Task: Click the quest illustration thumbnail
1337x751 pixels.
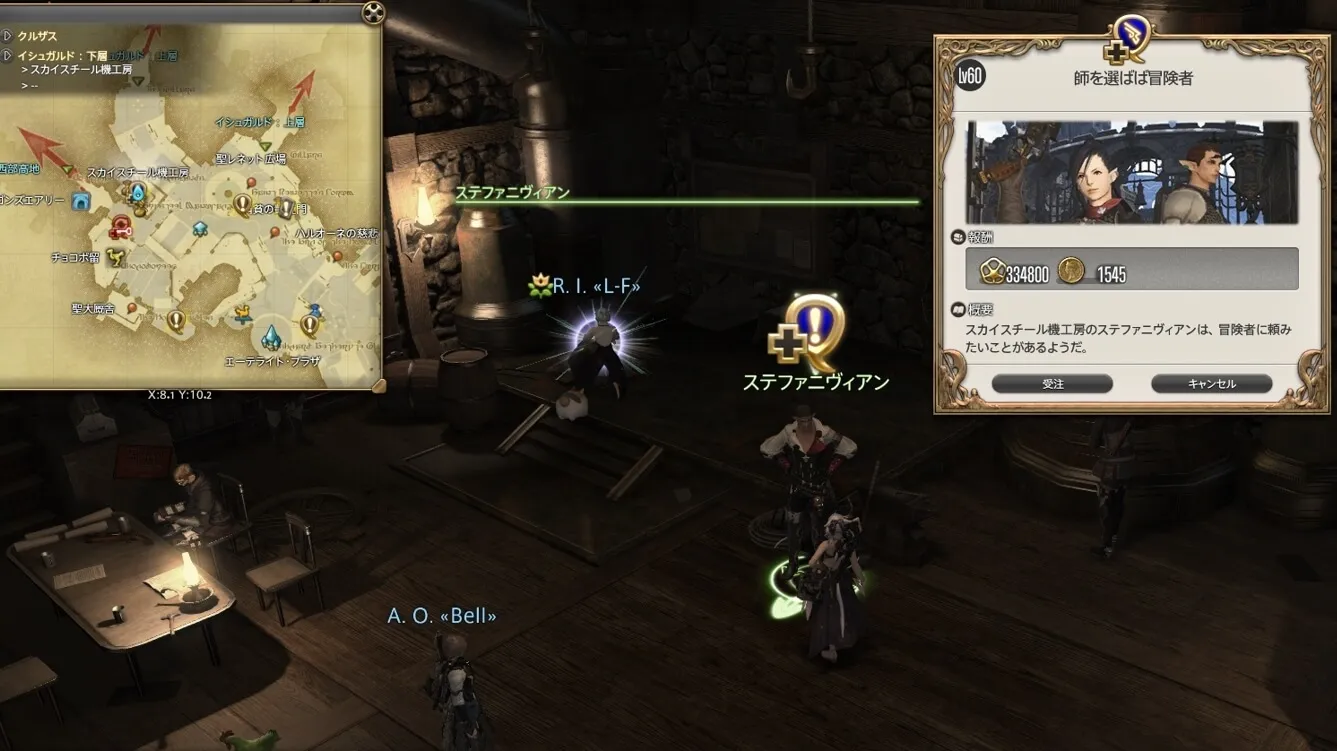Action: tap(1132, 173)
